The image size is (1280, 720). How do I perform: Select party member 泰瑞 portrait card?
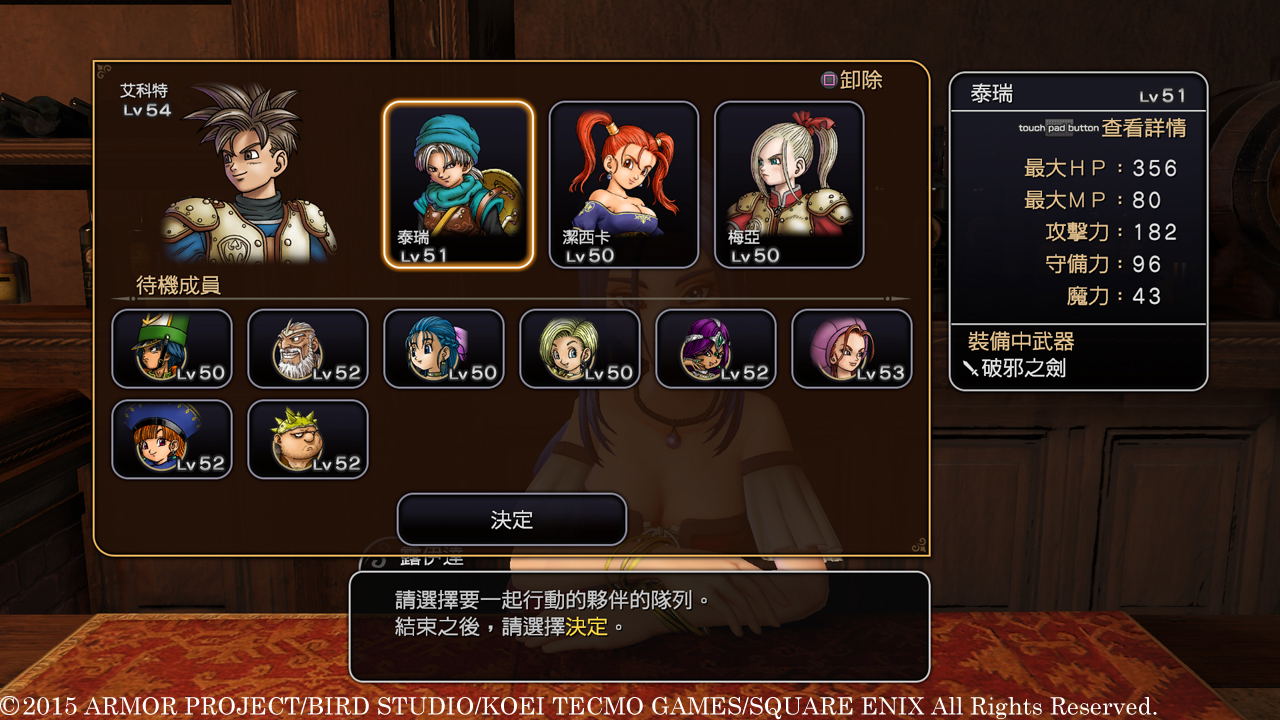(458, 185)
